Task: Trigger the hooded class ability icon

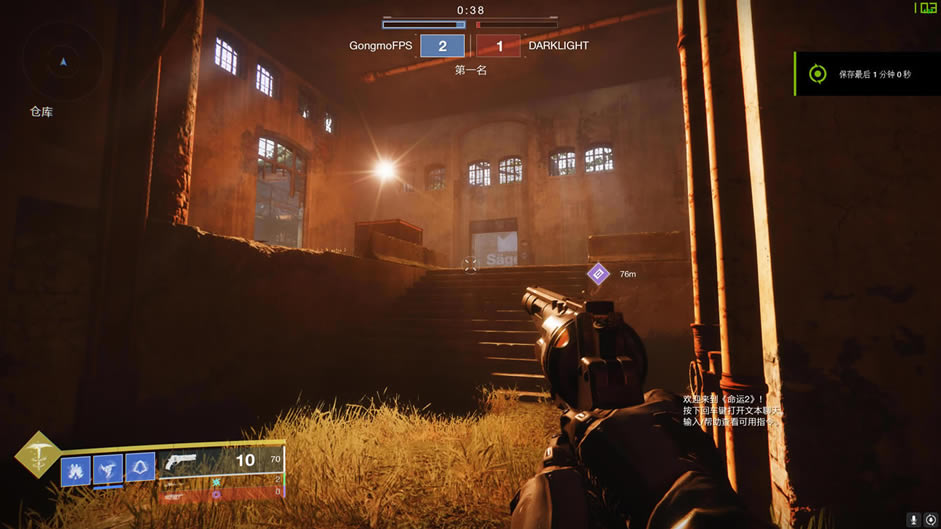Action: coord(140,467)
